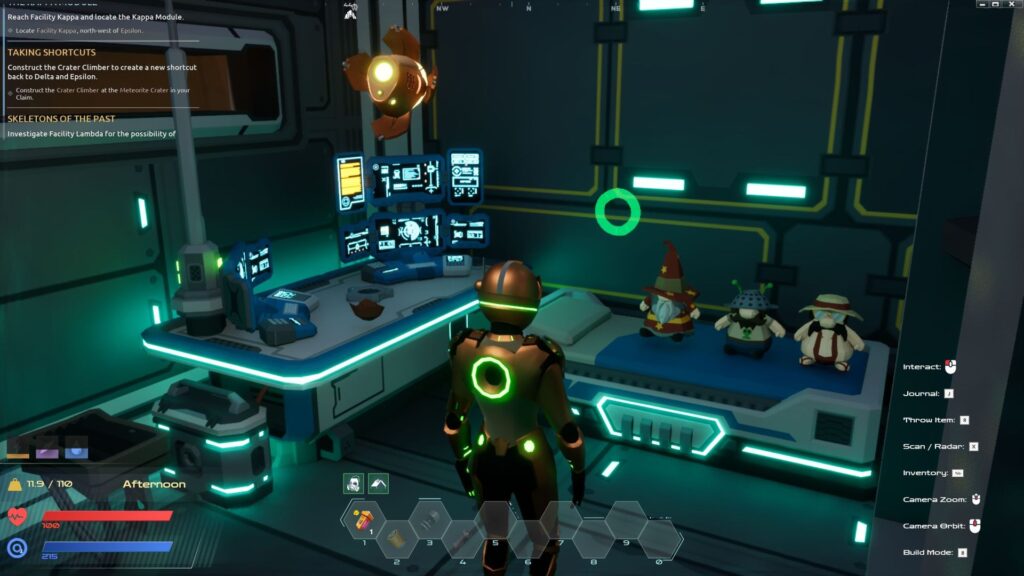Click the blue orb resource gauge icon
This screenshot has width=1024, height=576.
pyautogui.click(x=76, y=449)
